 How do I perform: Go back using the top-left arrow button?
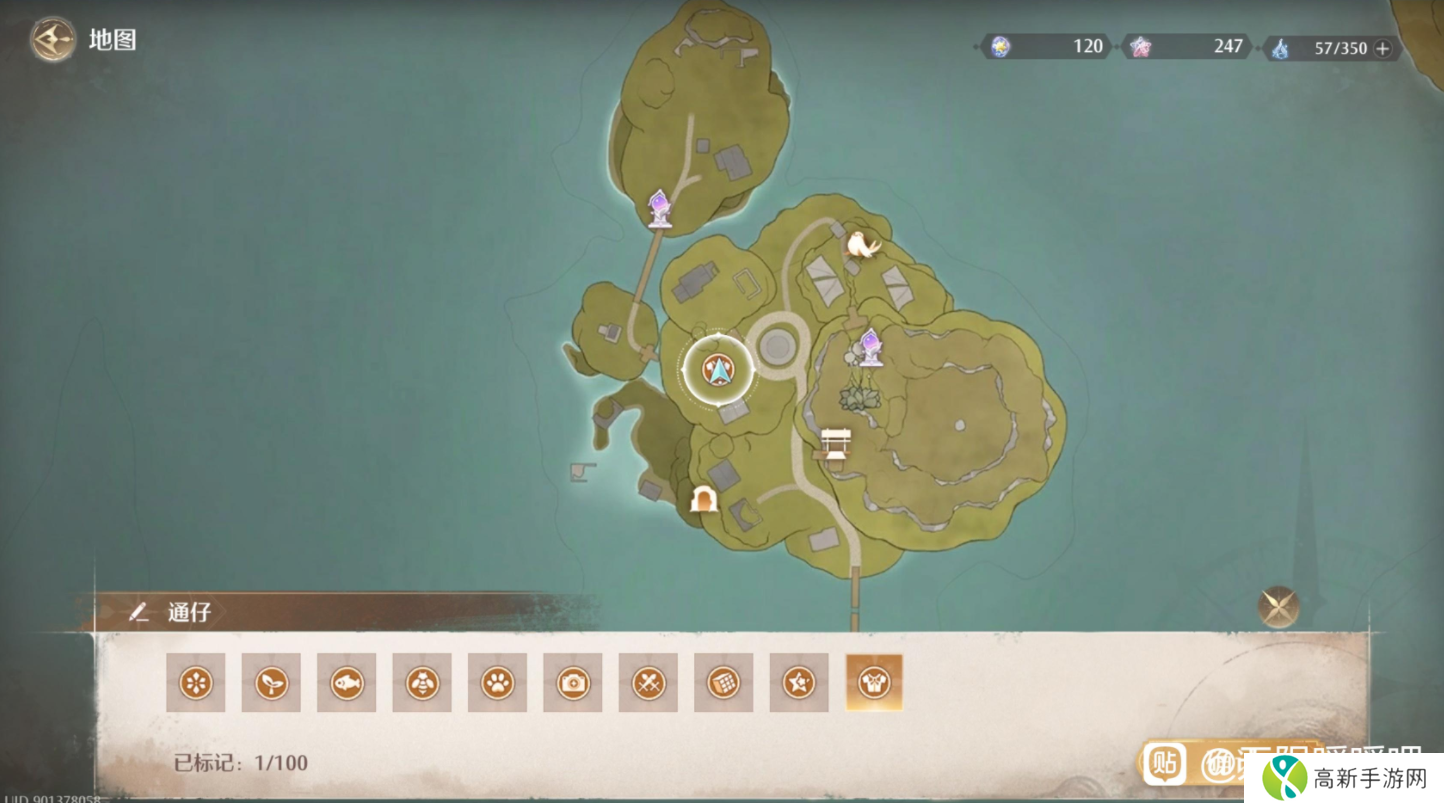(x=52, y=41)
